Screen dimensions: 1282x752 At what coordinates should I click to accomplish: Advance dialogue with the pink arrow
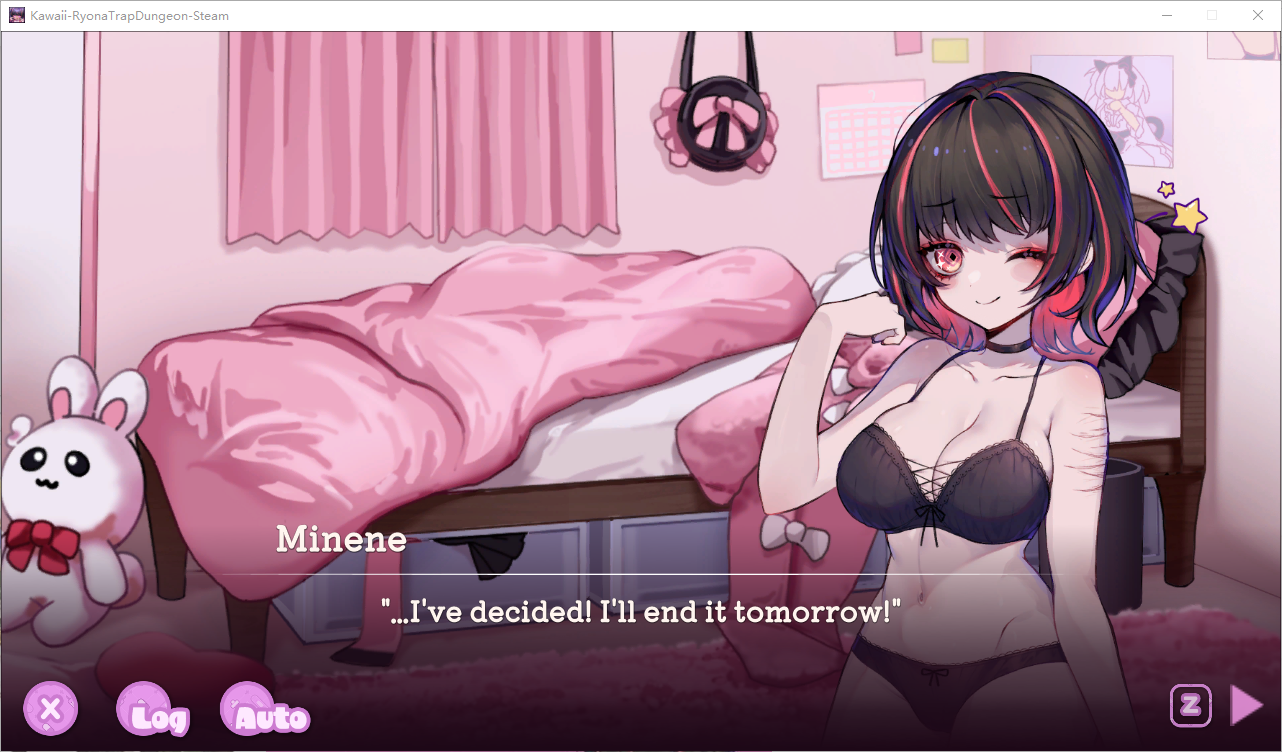[1245, 705]
